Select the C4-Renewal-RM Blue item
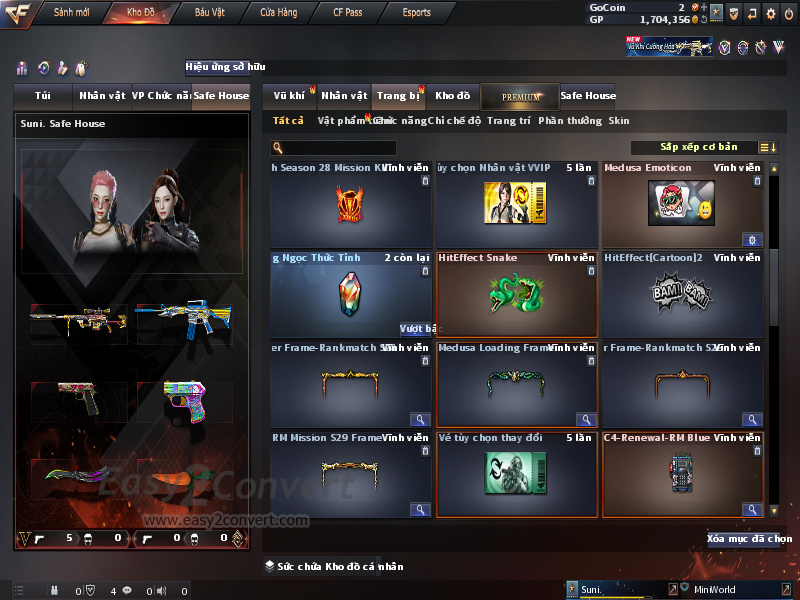 click(684, 474)
